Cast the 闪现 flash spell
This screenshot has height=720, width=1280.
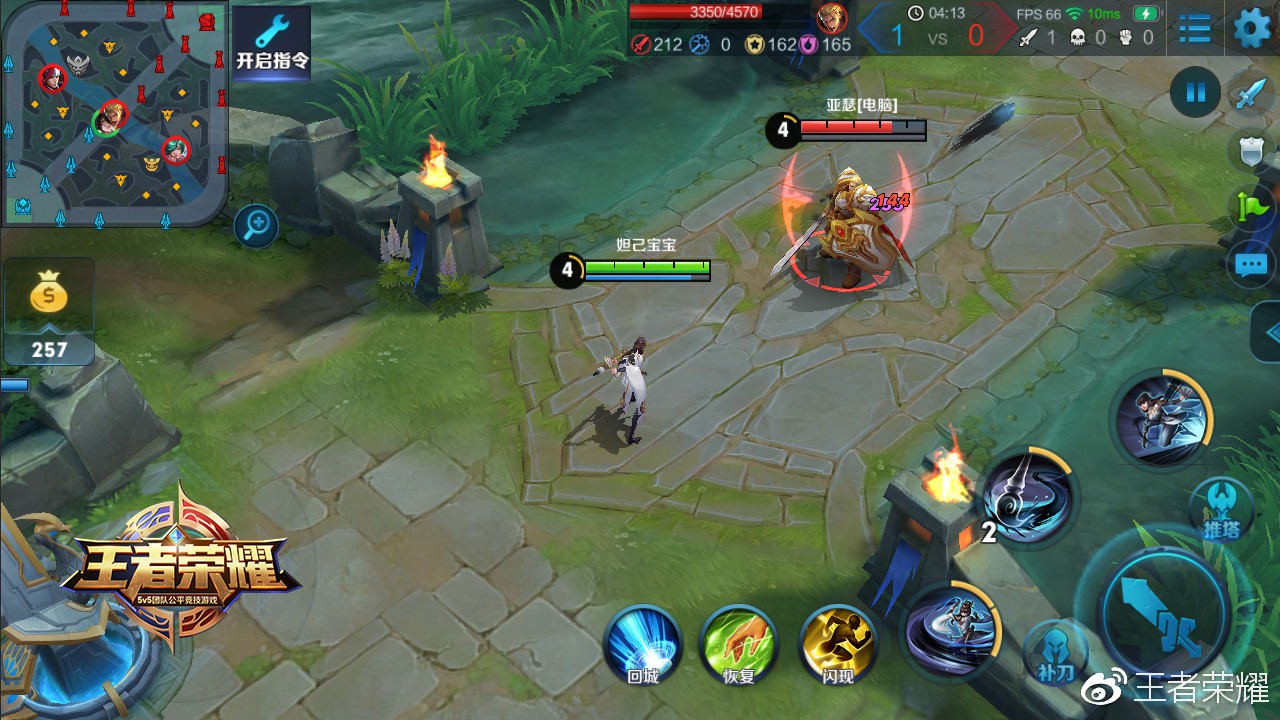click(838, 646)
